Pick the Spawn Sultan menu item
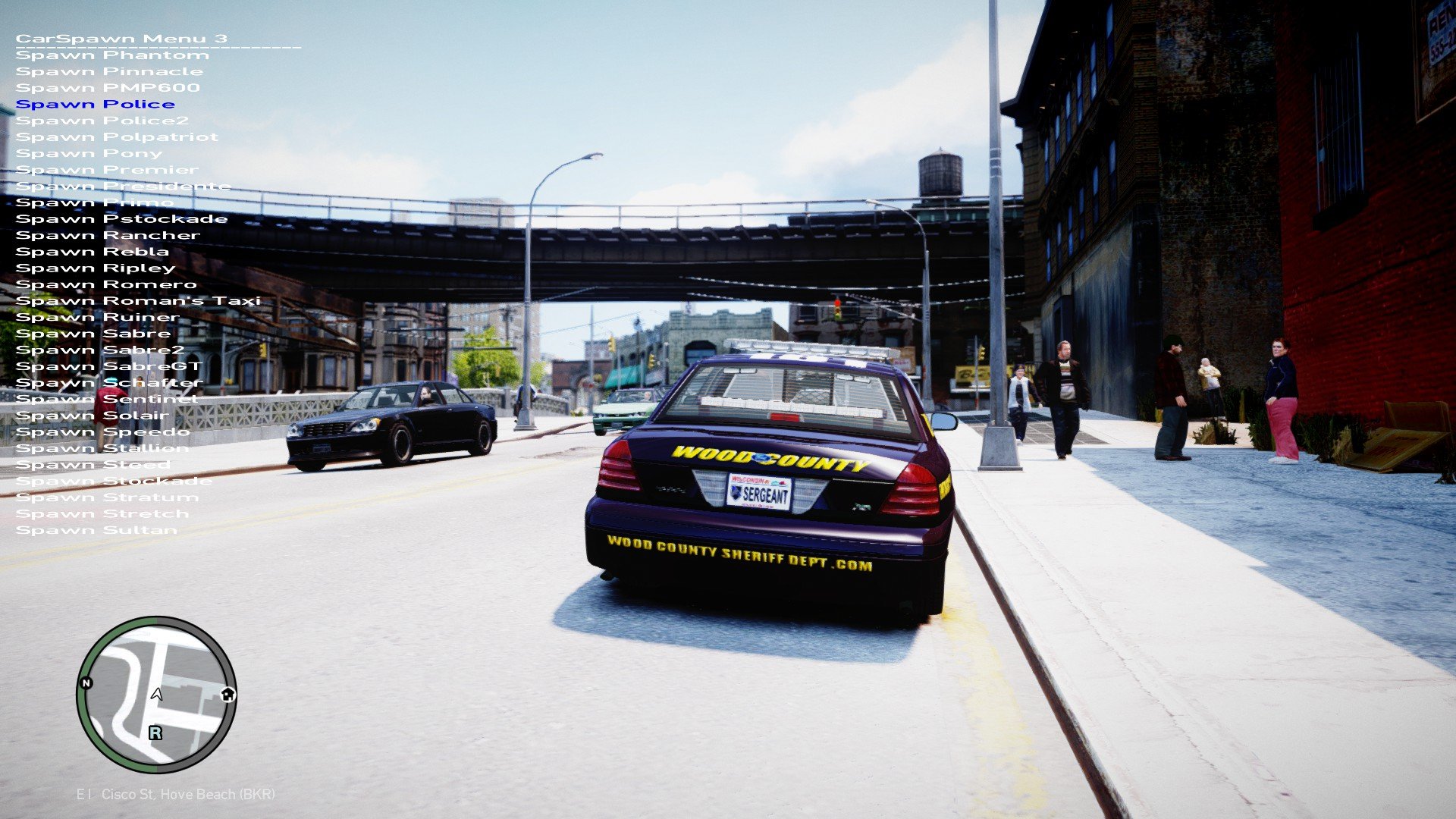Screen dimensions: 1456x819 (96, 531)
